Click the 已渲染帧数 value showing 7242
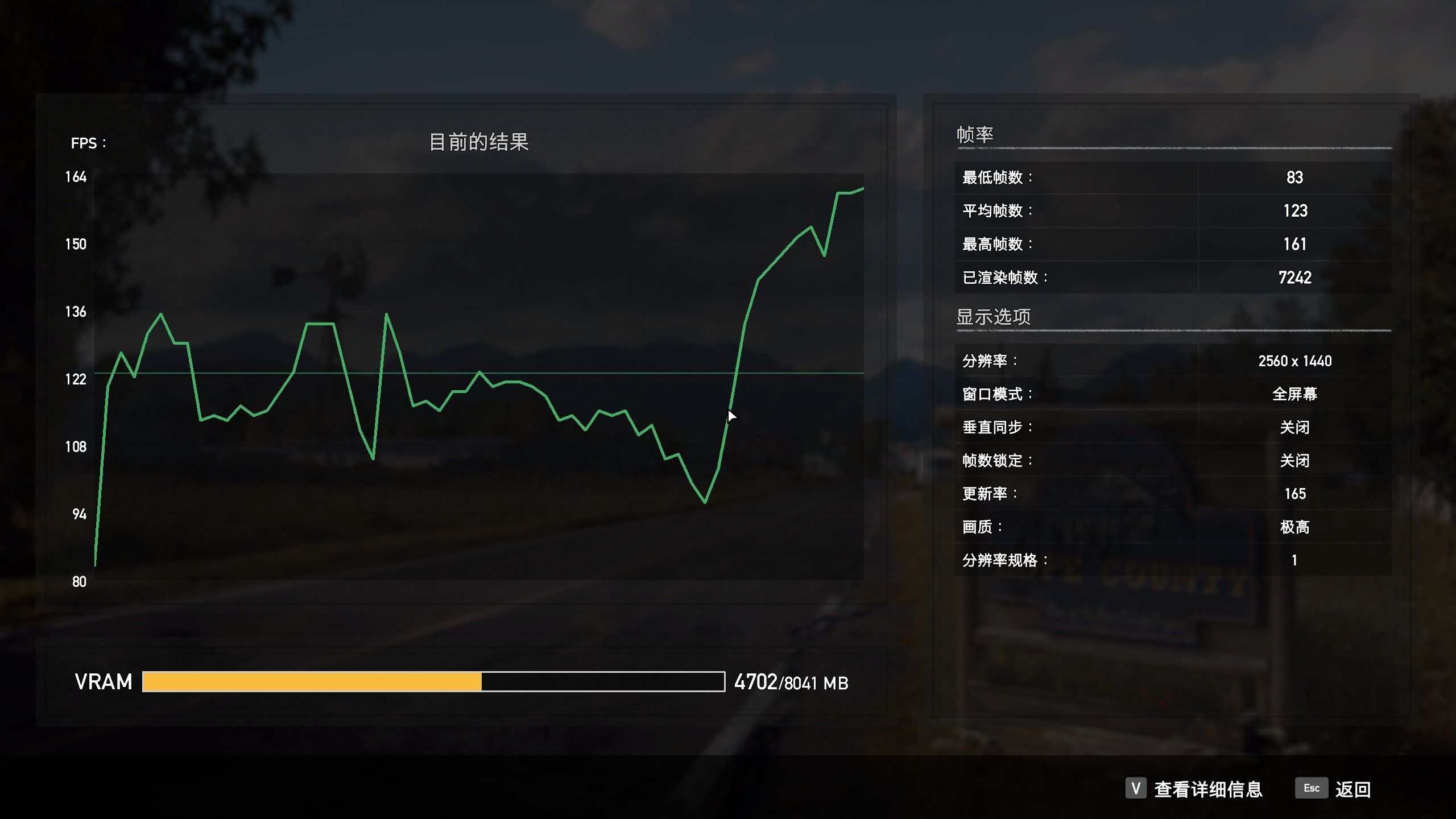Screen dimensions: 1456x819 pyautogui.click(x=1294, y=277)
